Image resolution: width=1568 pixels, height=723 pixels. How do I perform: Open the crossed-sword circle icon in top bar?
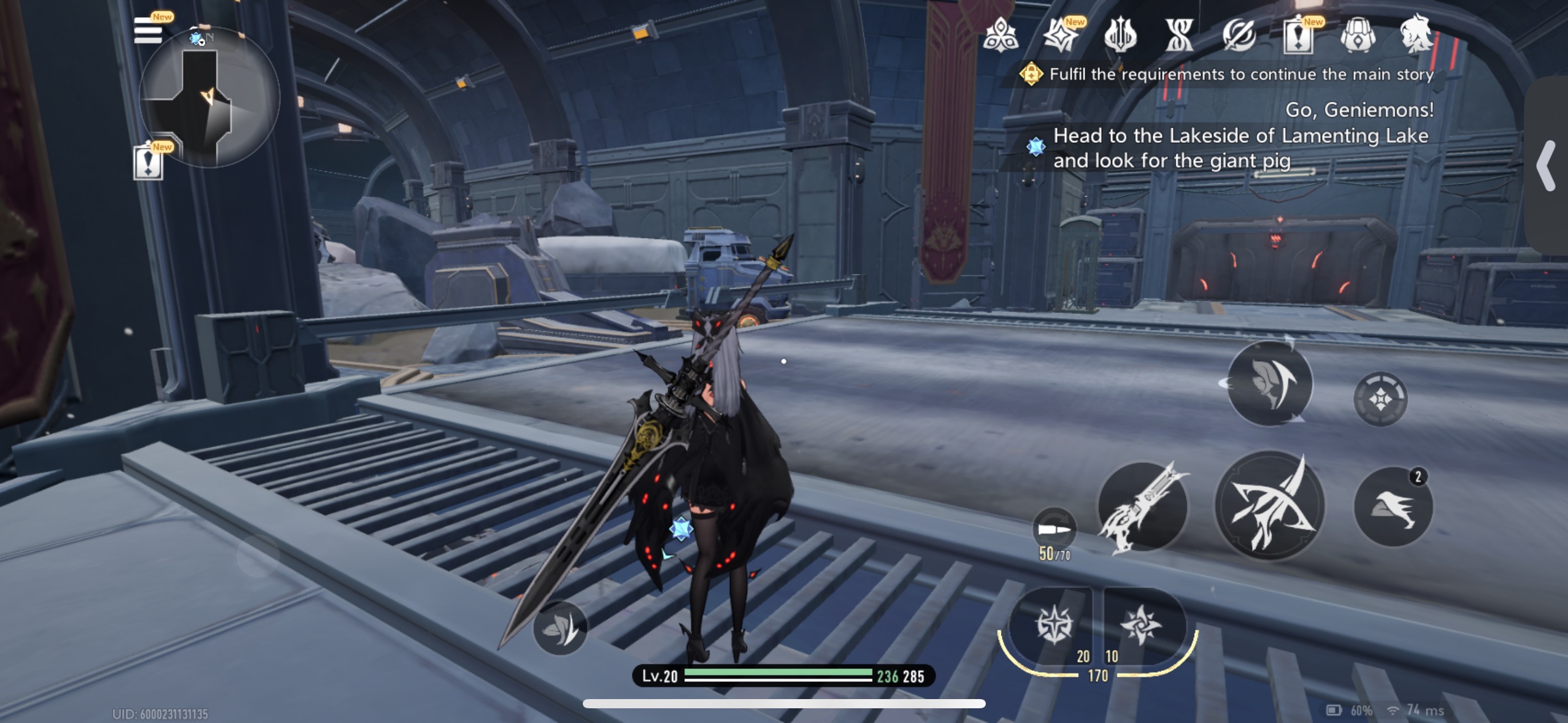point(1239,36)
